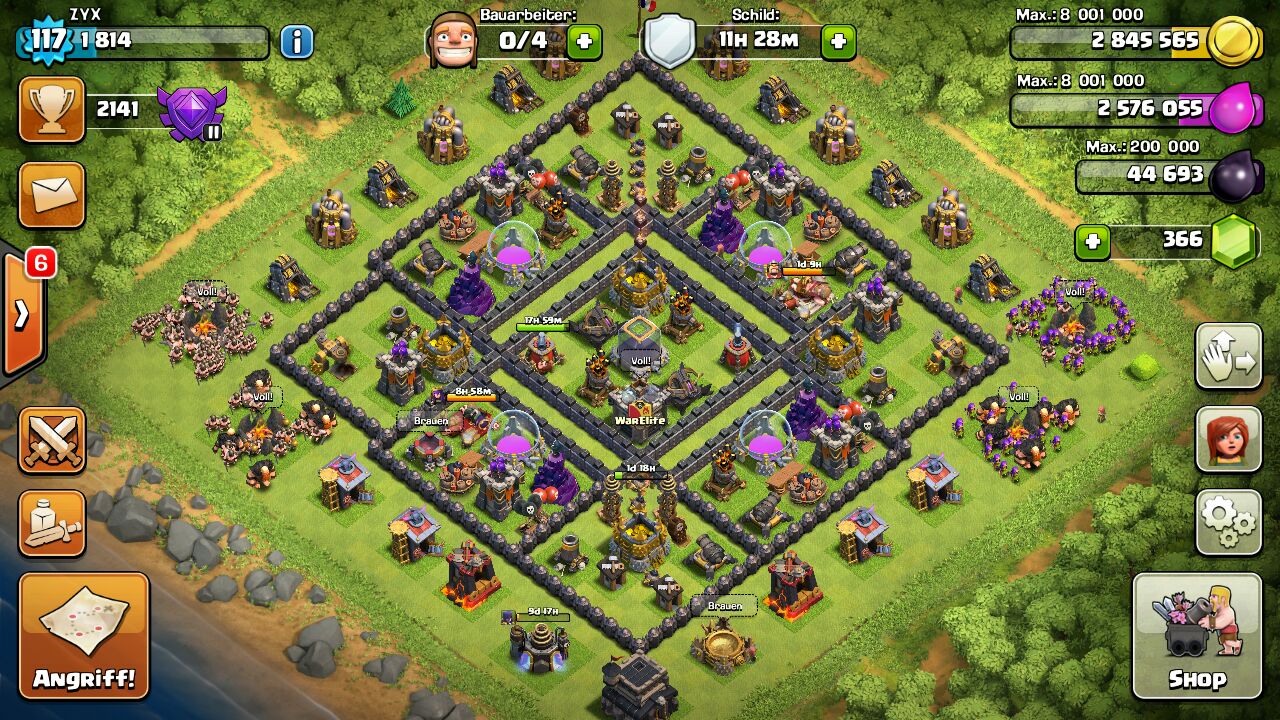Open the Angriff! attack map
The height and width of the screenshot is (720, 1280).
83,636
